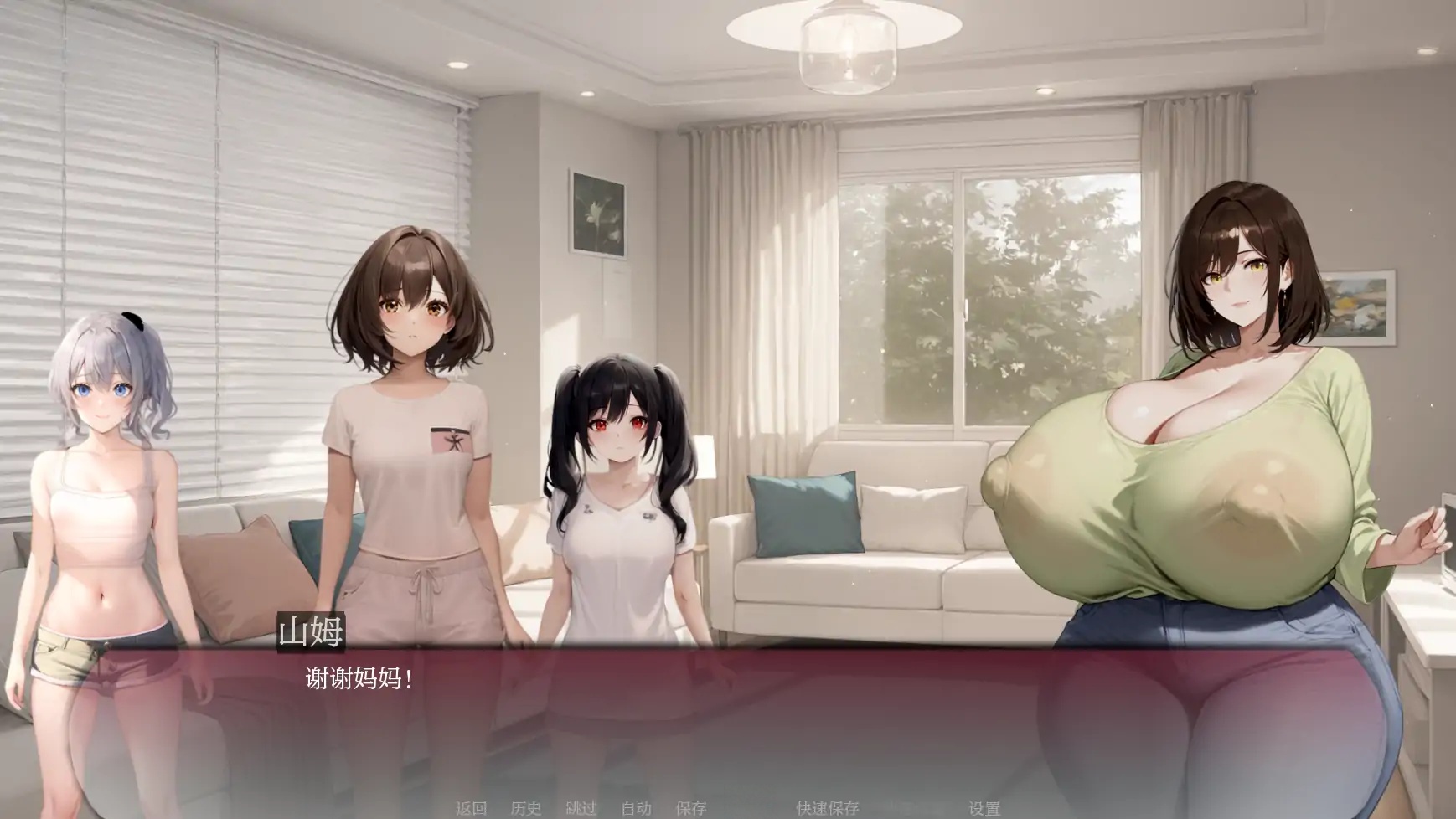Open the 历史 (History) log

point(526,808)
